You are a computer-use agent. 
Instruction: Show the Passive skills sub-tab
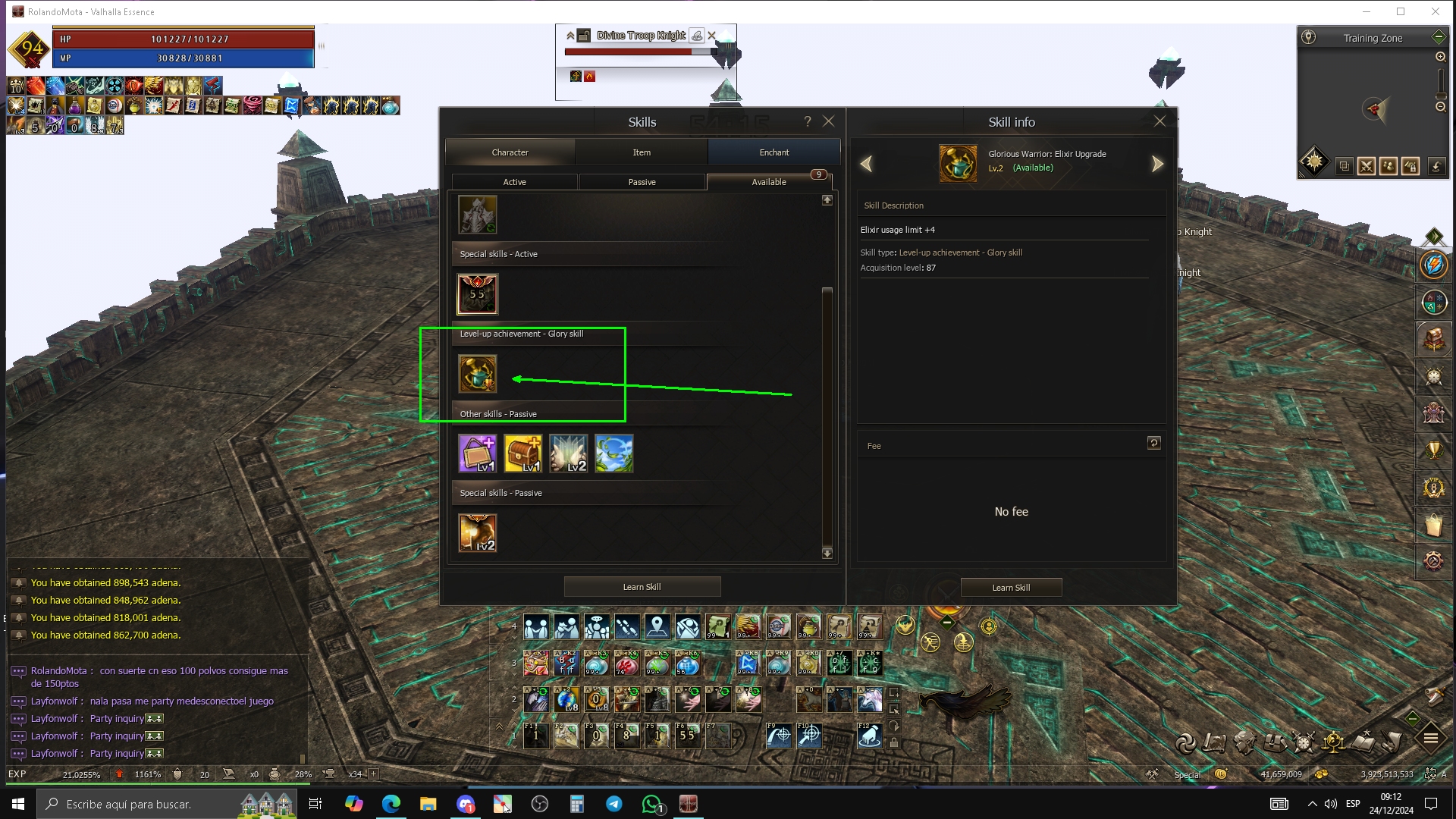point(642,182)
